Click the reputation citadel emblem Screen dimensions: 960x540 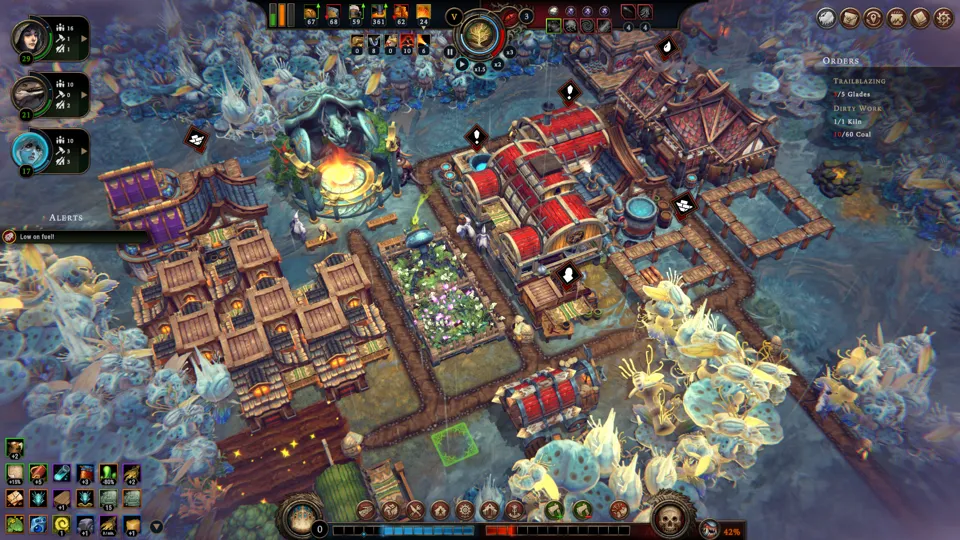point(300,517)
